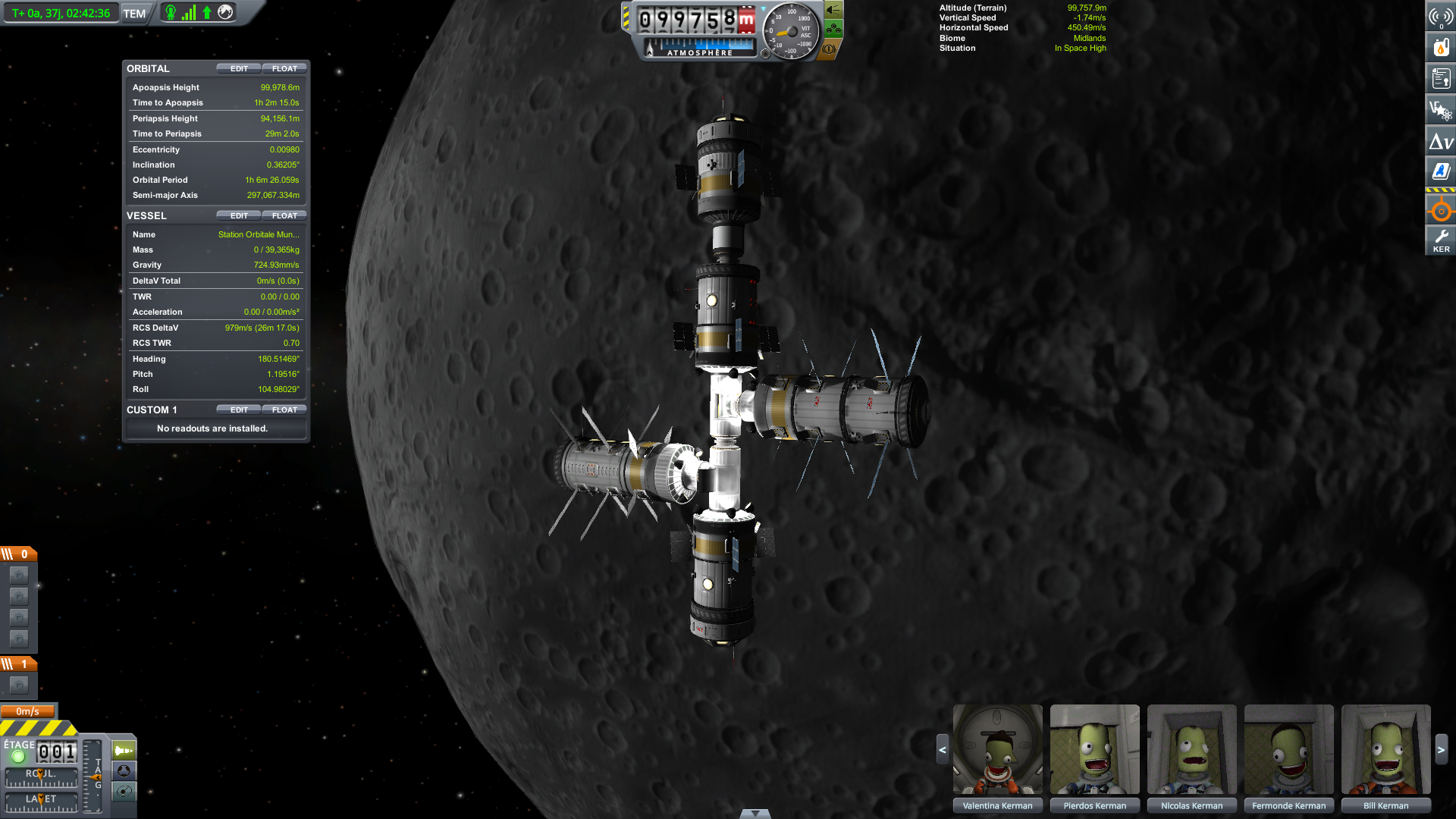1456x819 pixels.
Task: Select Bill Kerman's crew portrait
Action: (1385, 749)
